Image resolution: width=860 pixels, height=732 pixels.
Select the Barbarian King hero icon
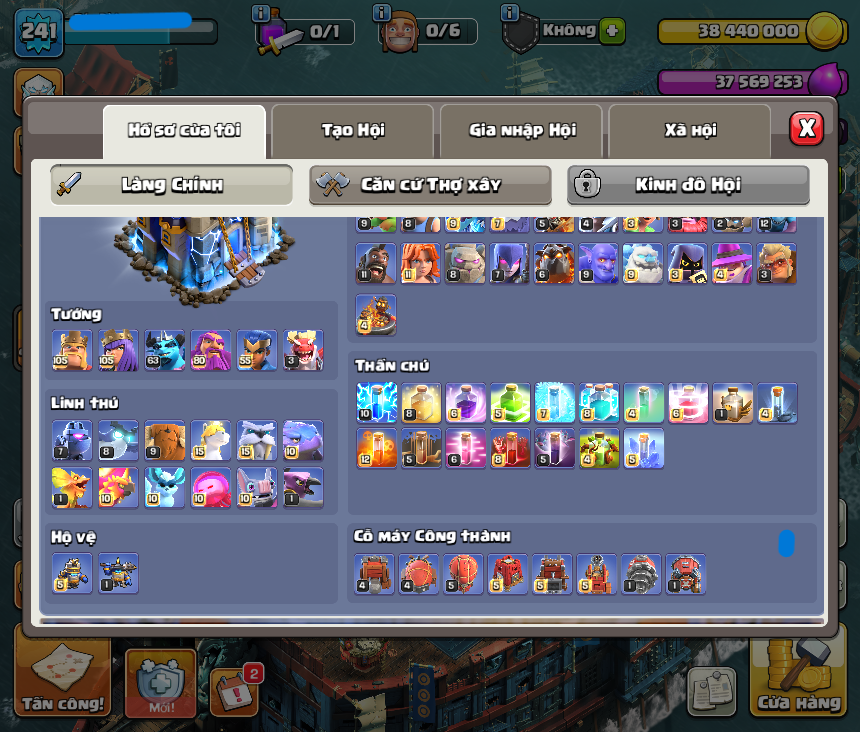[x=72, y=351]
